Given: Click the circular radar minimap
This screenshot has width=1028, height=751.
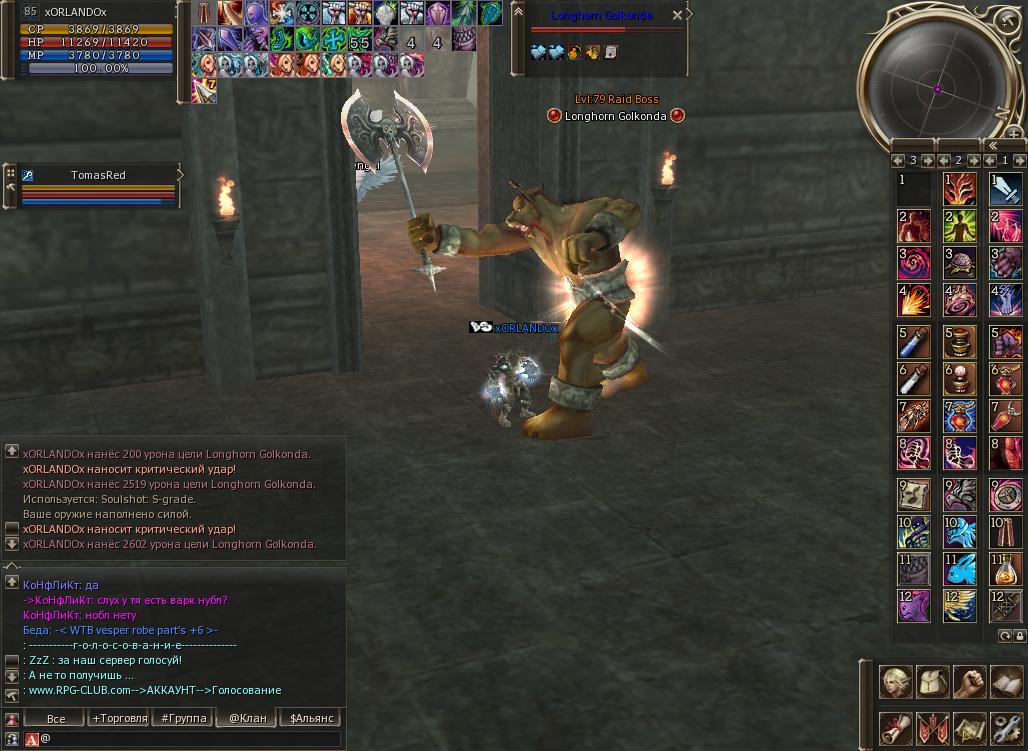Looking at the screenshot, I should pyautogui.click(x=938, y=88).
